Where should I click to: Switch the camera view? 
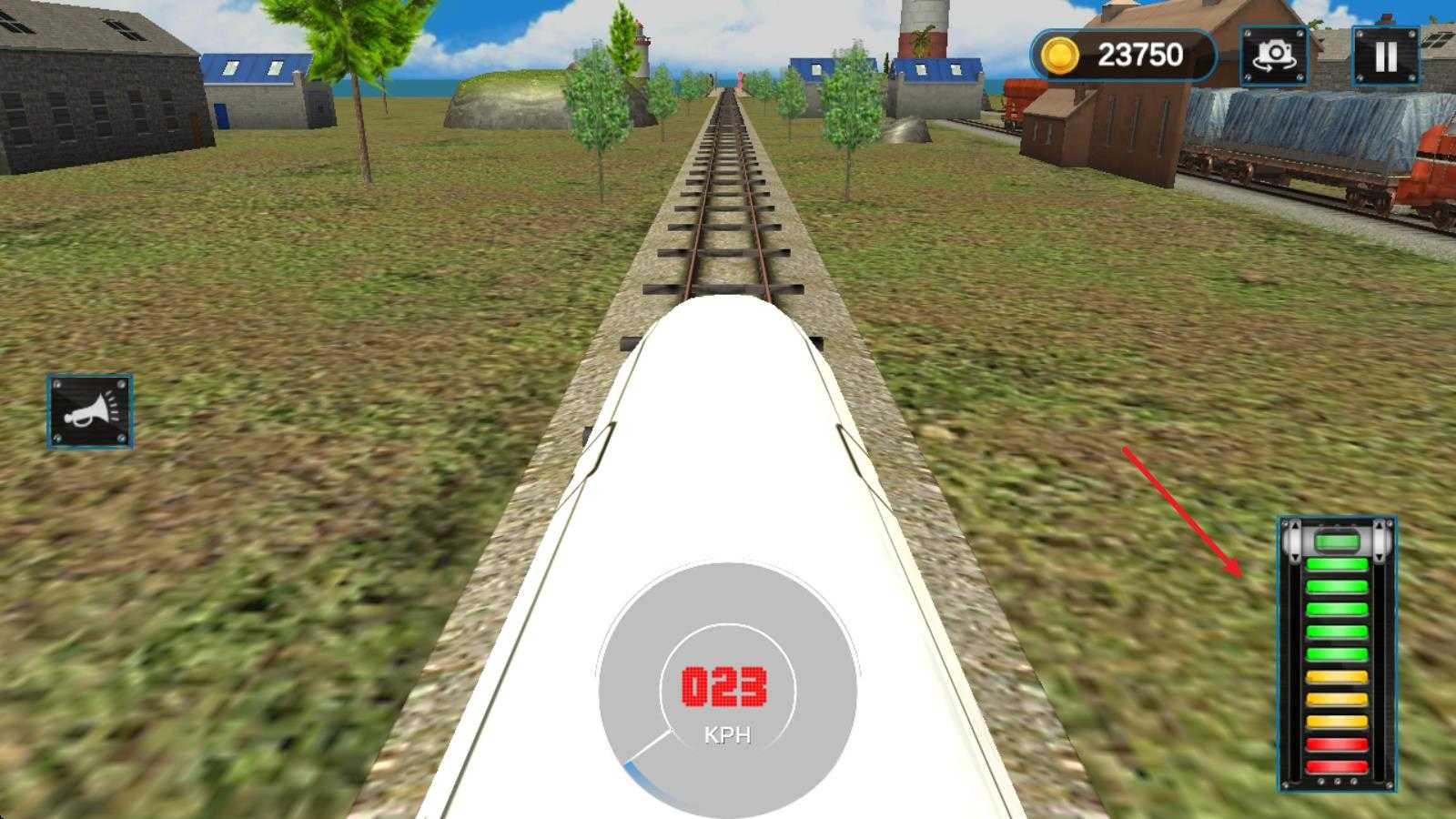coord(1274,56)
